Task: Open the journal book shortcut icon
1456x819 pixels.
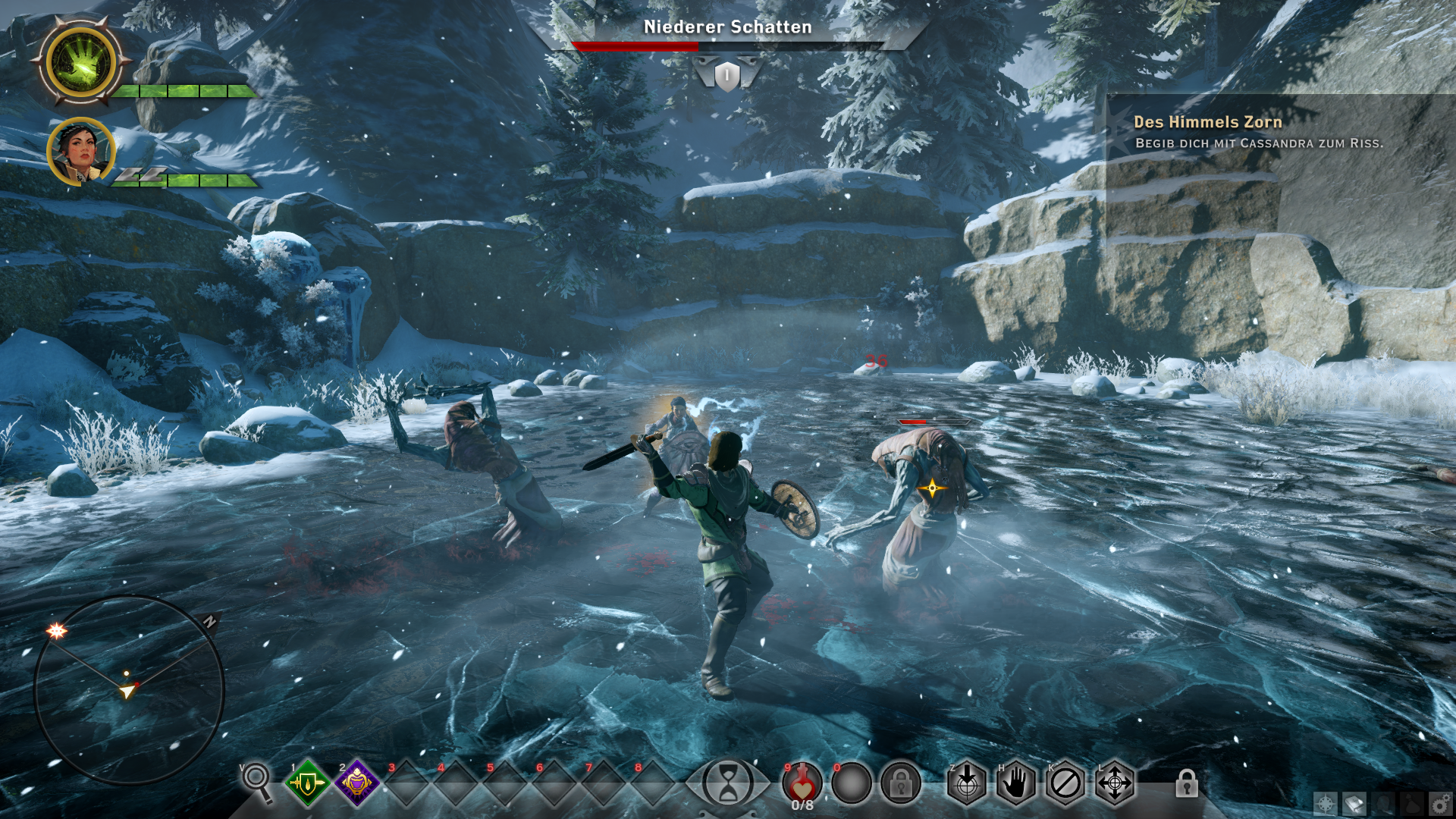Action: coord(1354,803)
